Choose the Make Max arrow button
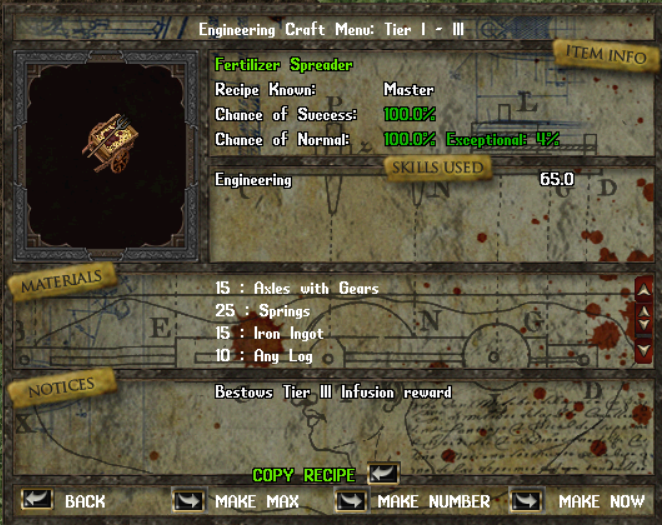This screenshot has width=662, height=525. tap(188, 499)
